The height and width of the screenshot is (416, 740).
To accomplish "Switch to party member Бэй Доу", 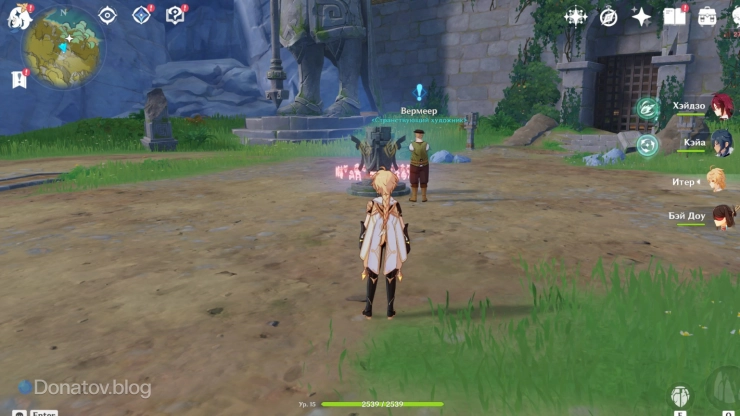I will click(720, 217).
